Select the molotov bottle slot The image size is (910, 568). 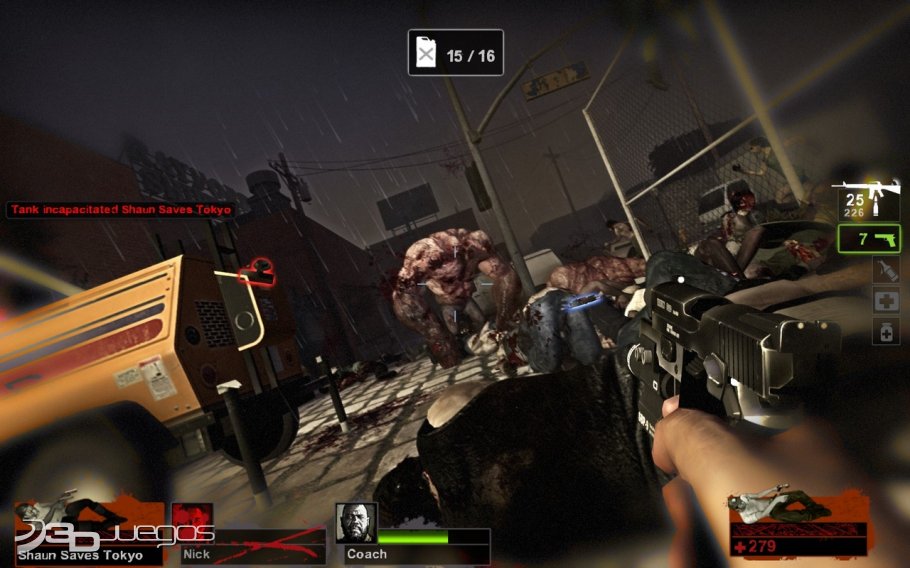pos(886,269)
